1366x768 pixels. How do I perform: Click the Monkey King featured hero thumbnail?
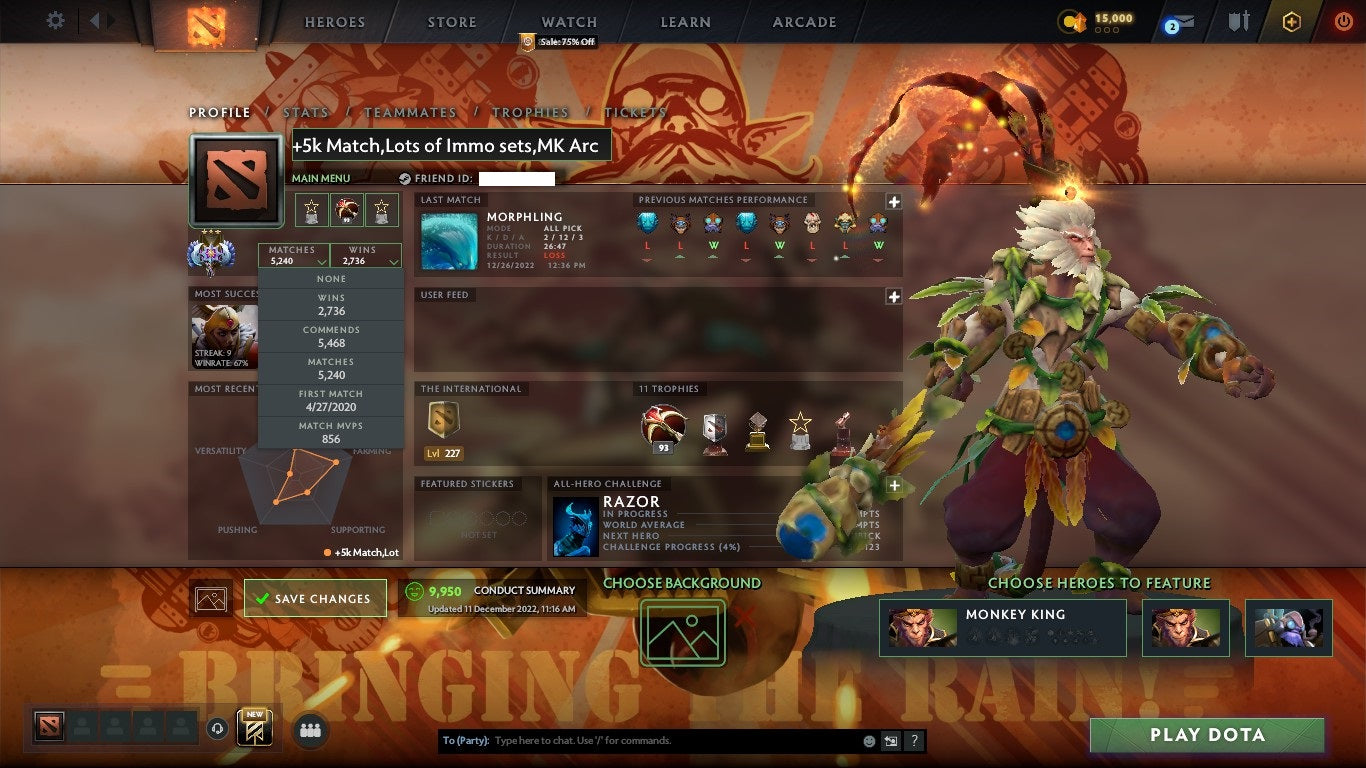tap(922, 627)
